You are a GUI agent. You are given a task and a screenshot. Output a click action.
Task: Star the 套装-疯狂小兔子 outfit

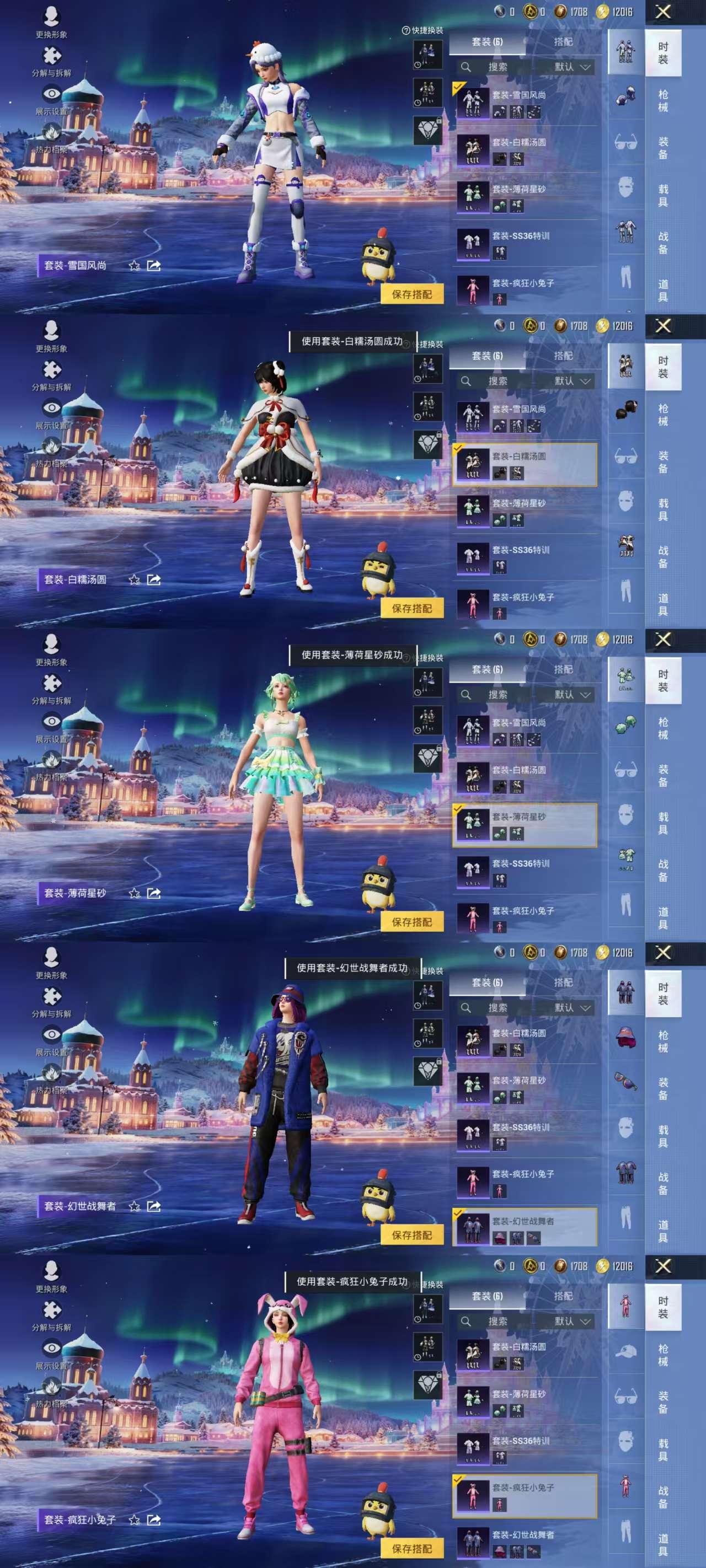tap(133, 1521)
